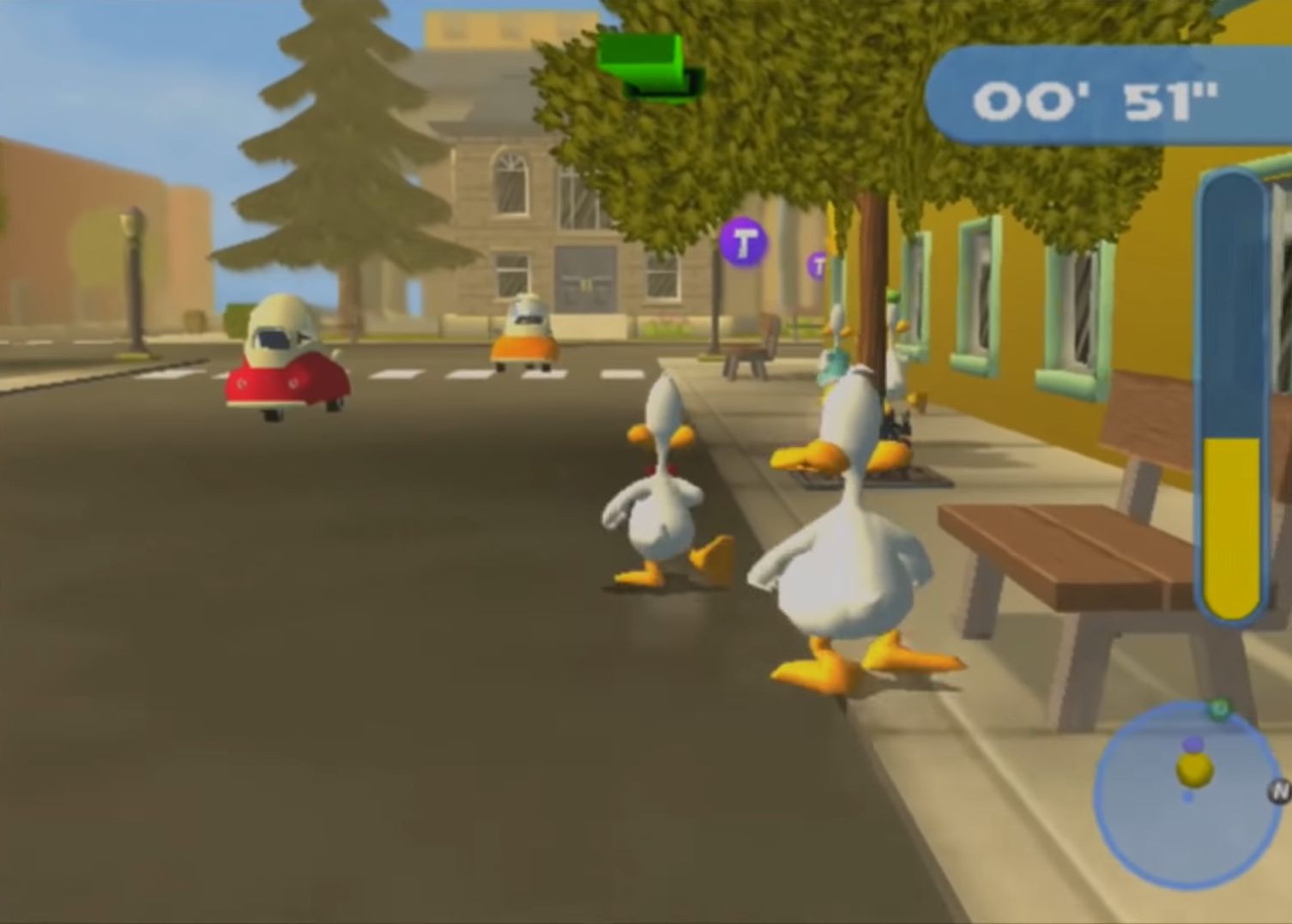
Task: Click the purple dot on the minimap
Action: pyautogui.click(x=1193, y=744)
